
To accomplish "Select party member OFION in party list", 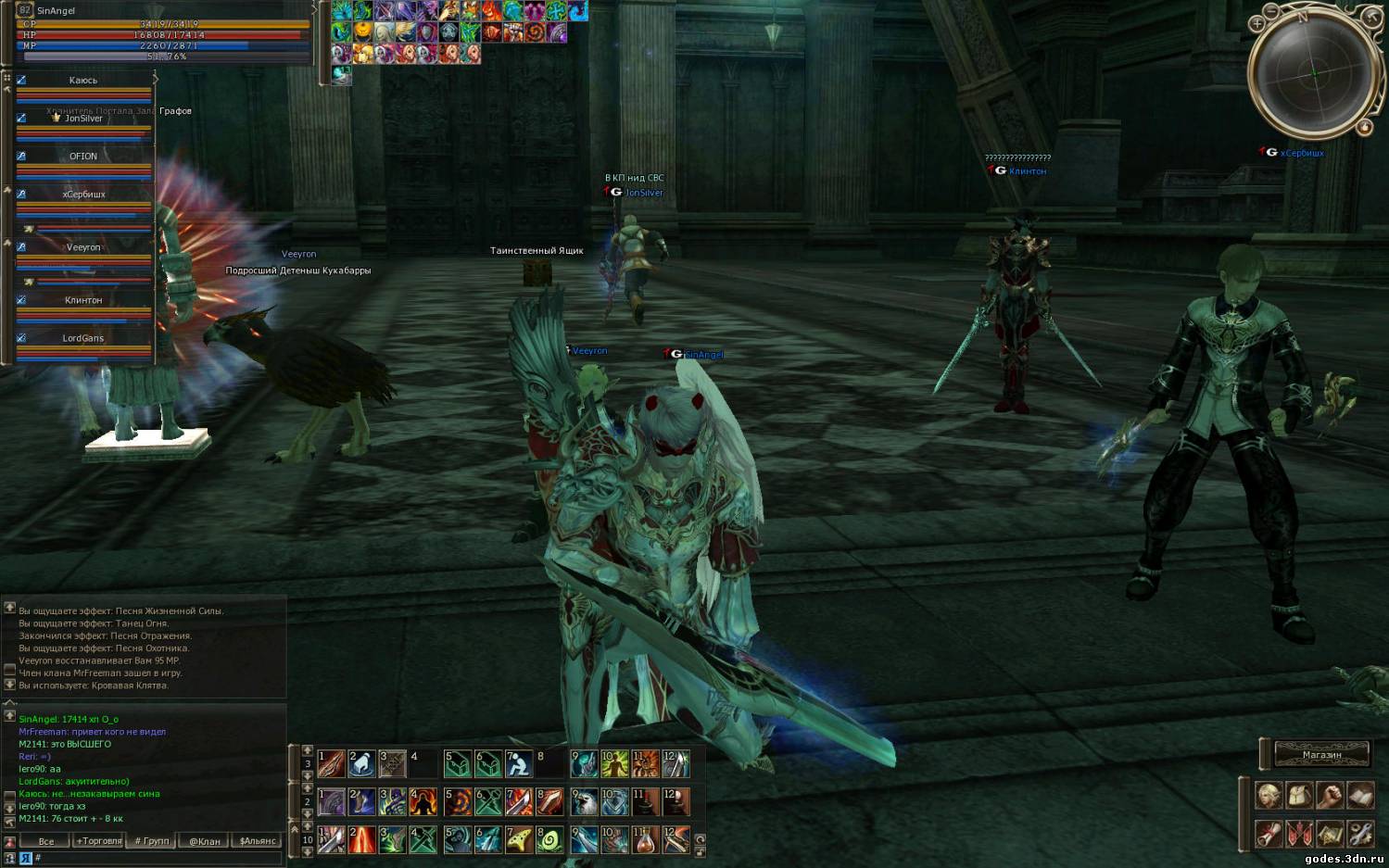I will 83,157.
